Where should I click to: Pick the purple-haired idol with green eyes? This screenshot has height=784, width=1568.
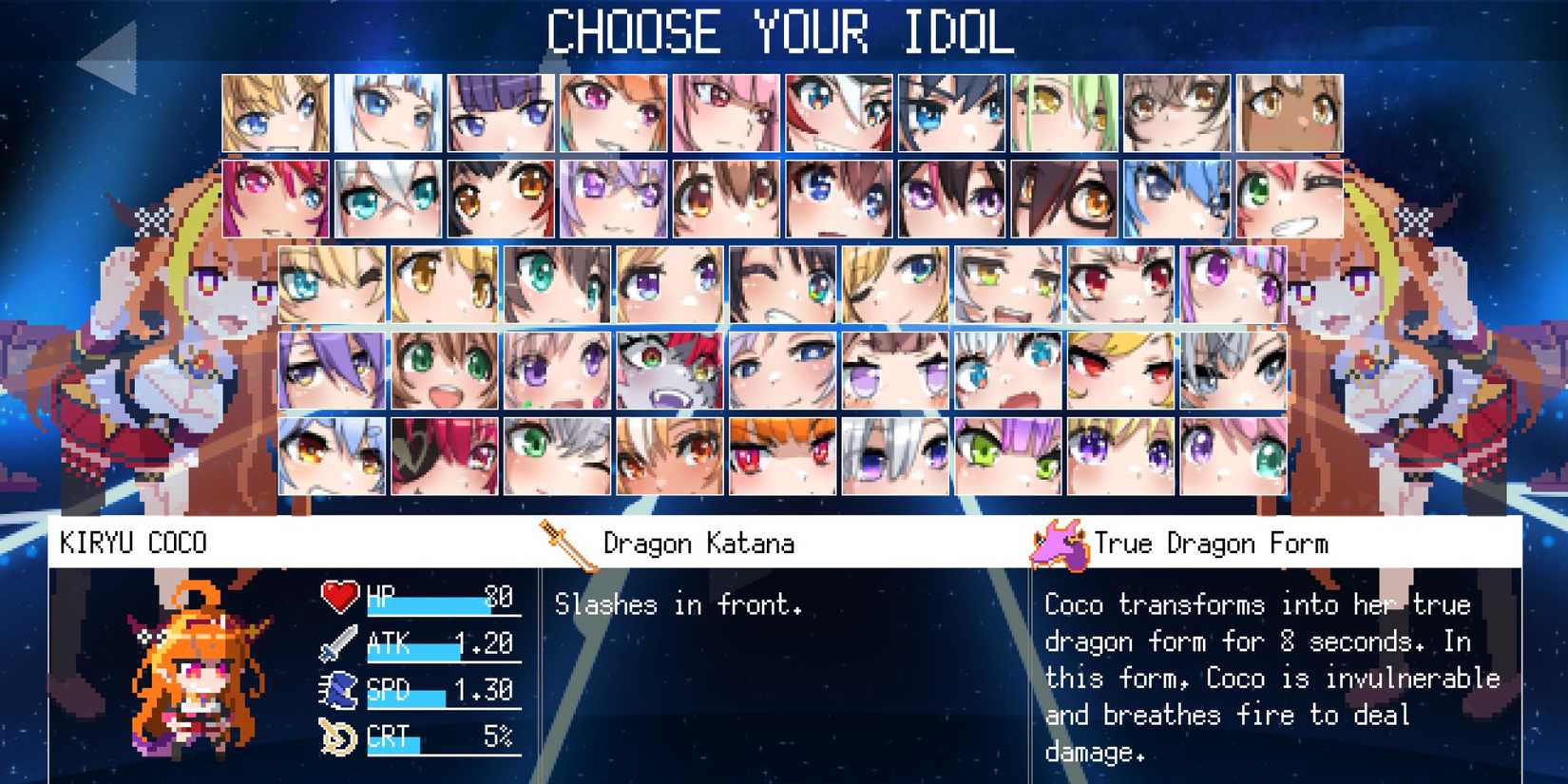point(1007,456)
